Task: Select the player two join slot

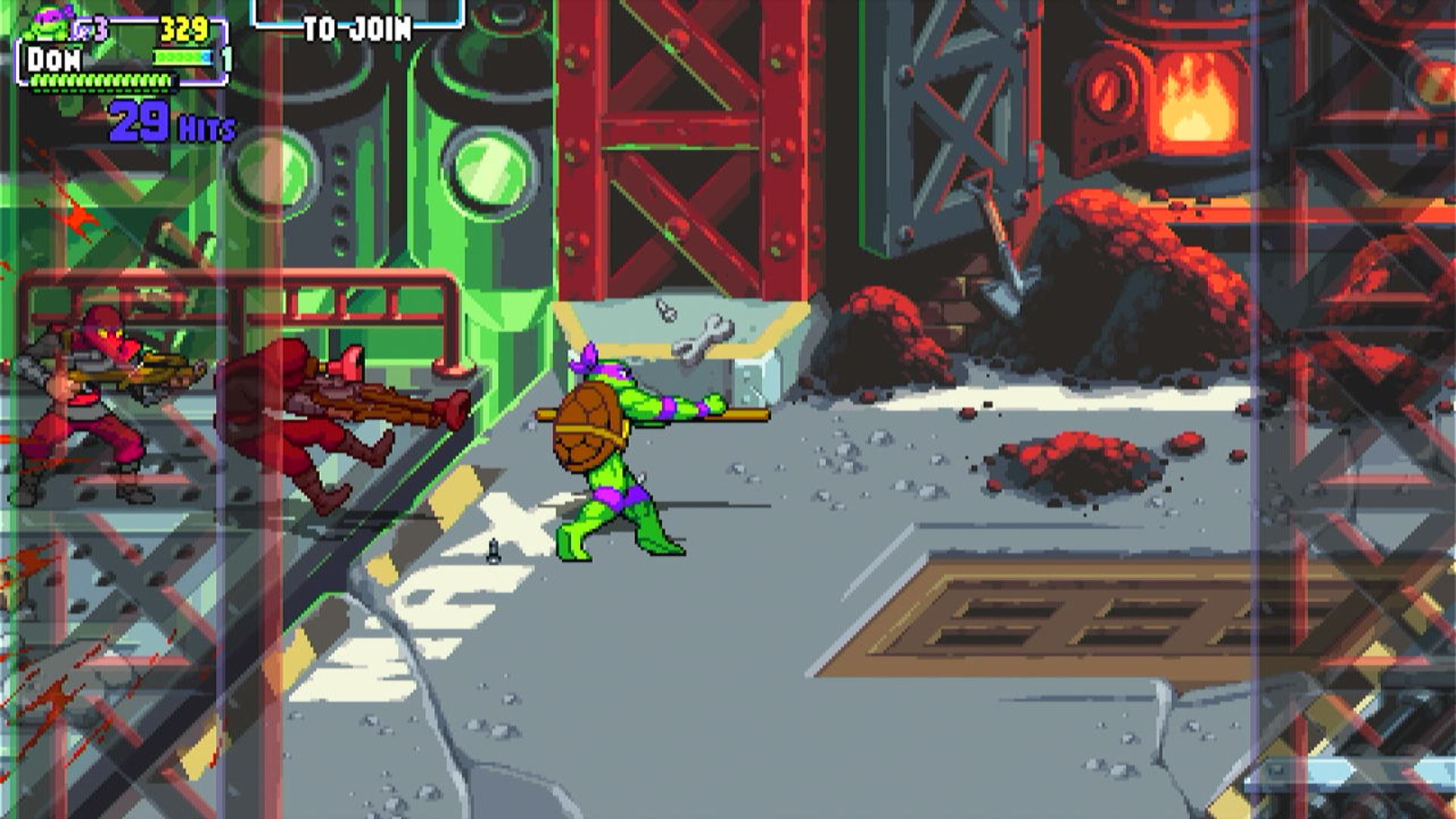Action: (357, 21)
